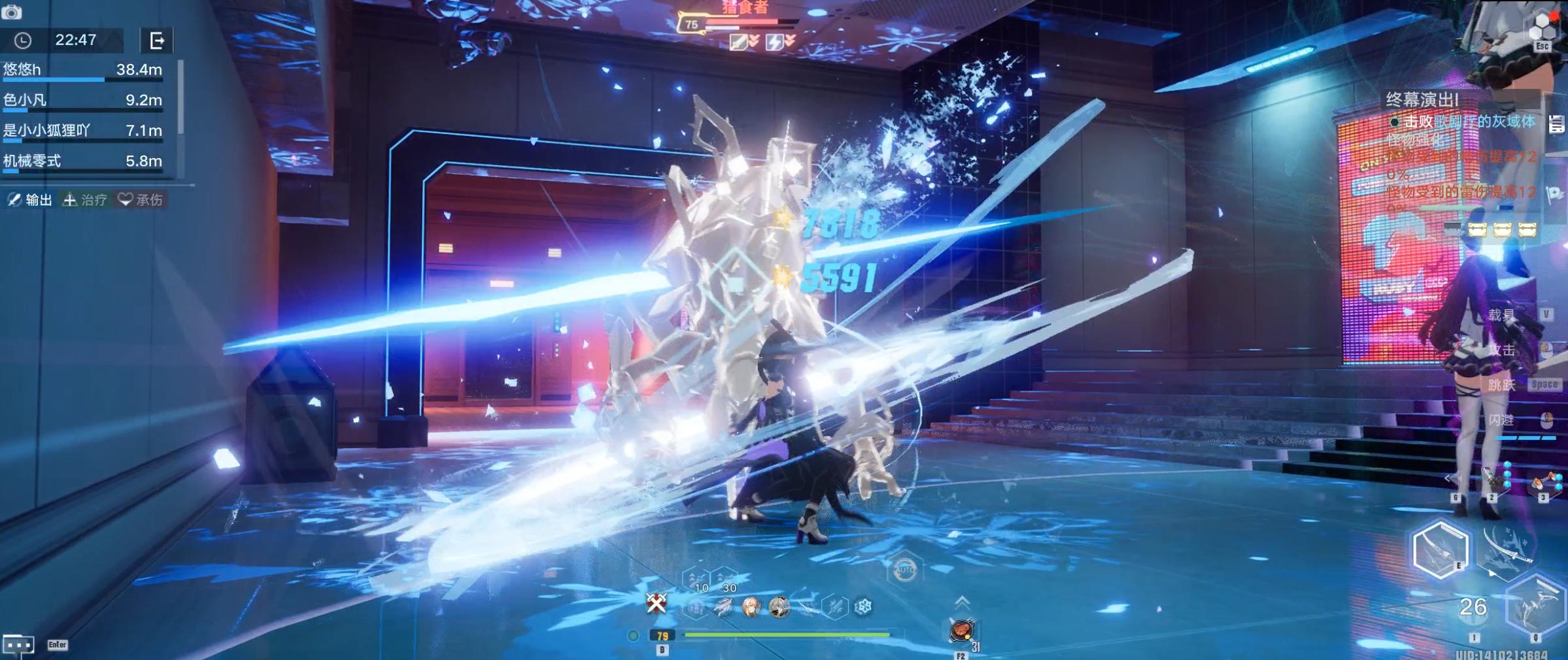Select player 机械零式 in damage list
The height and width of the screenshot is (660, 1568).
pyautogui.click(x=82, y=161)
